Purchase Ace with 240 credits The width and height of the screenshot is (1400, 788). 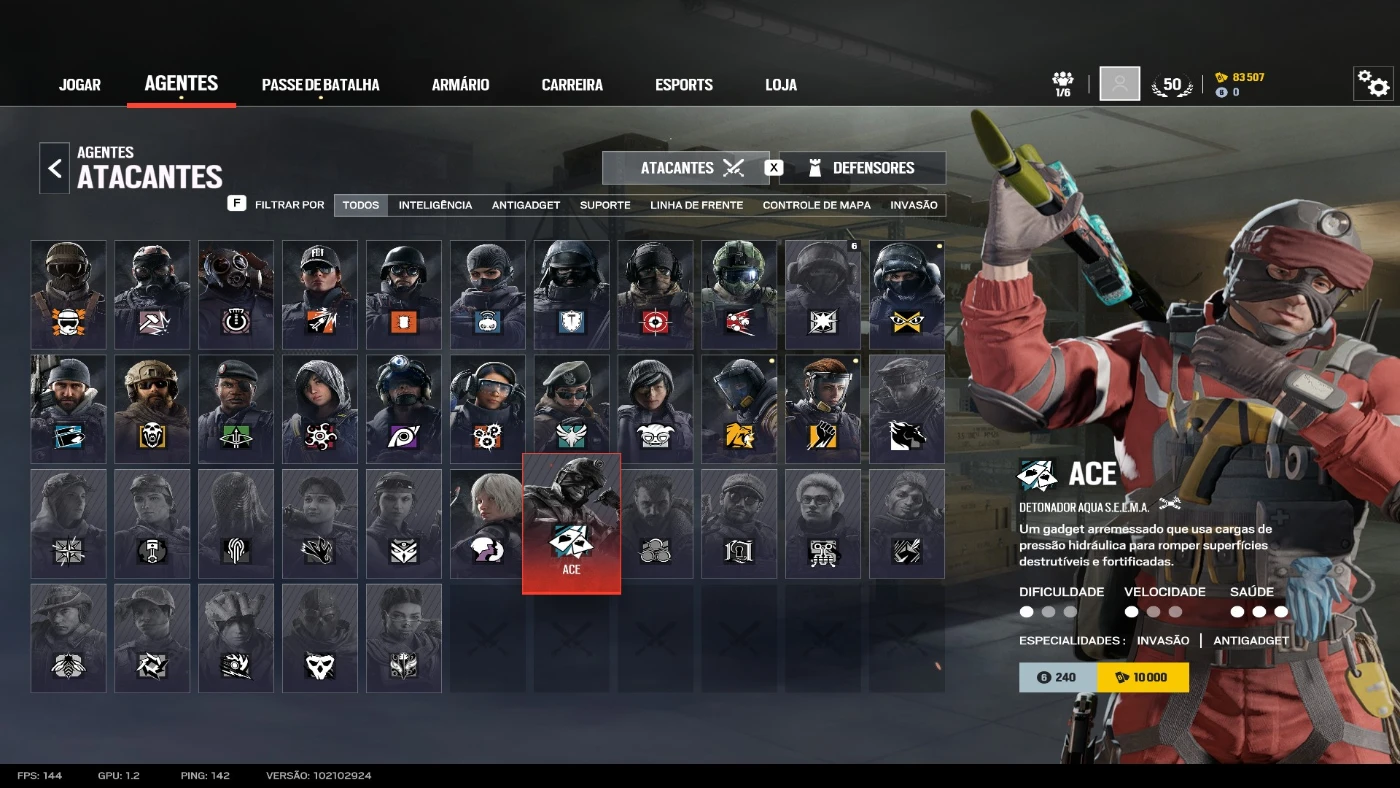[1057, 677]
